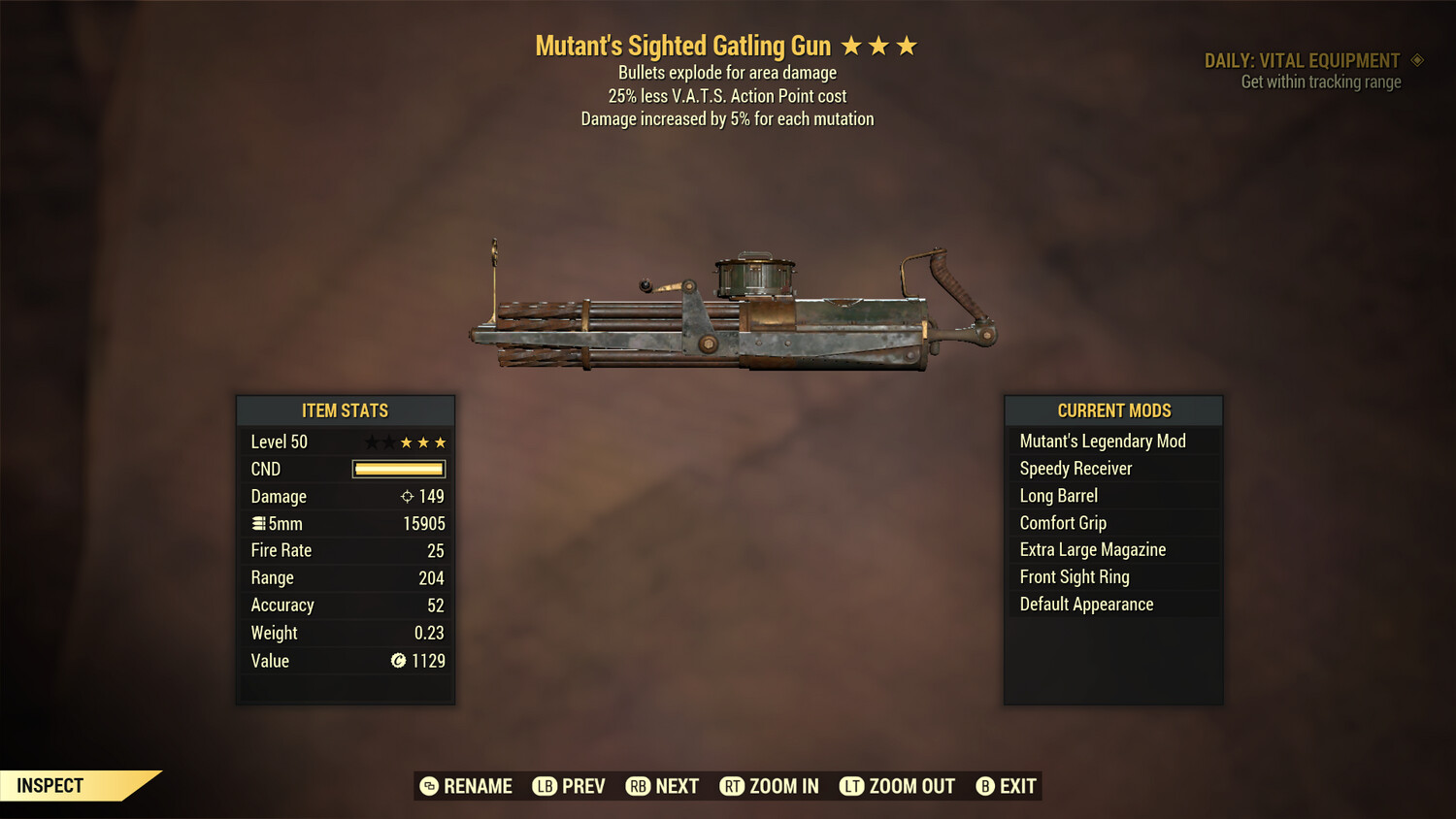Screen dimensions: 1456x819
Task: Expand the Item Stats panel header
Action: point(346,410)
